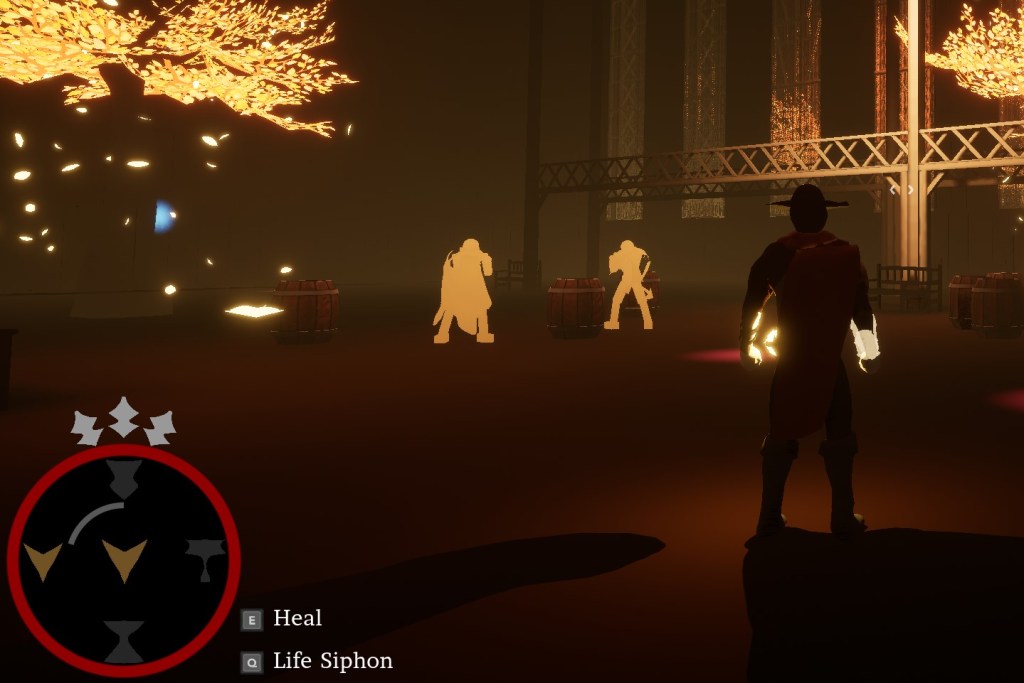Use the Life Siphon ability
Image resolution: width=1024 pixels, height=683 pixels.
tap(318, 661)
